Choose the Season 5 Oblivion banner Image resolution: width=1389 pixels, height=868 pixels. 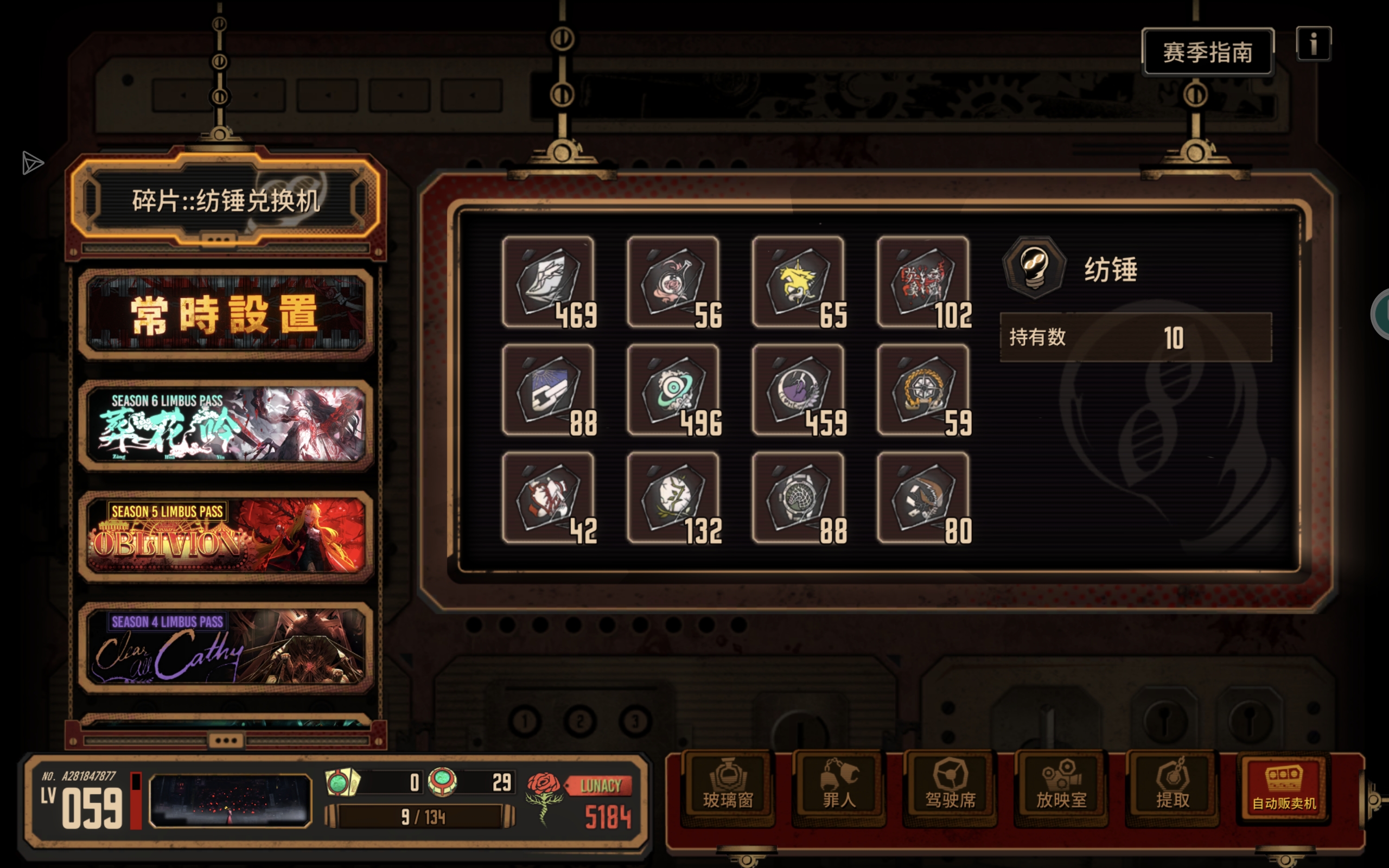click(x=226, y=535)
